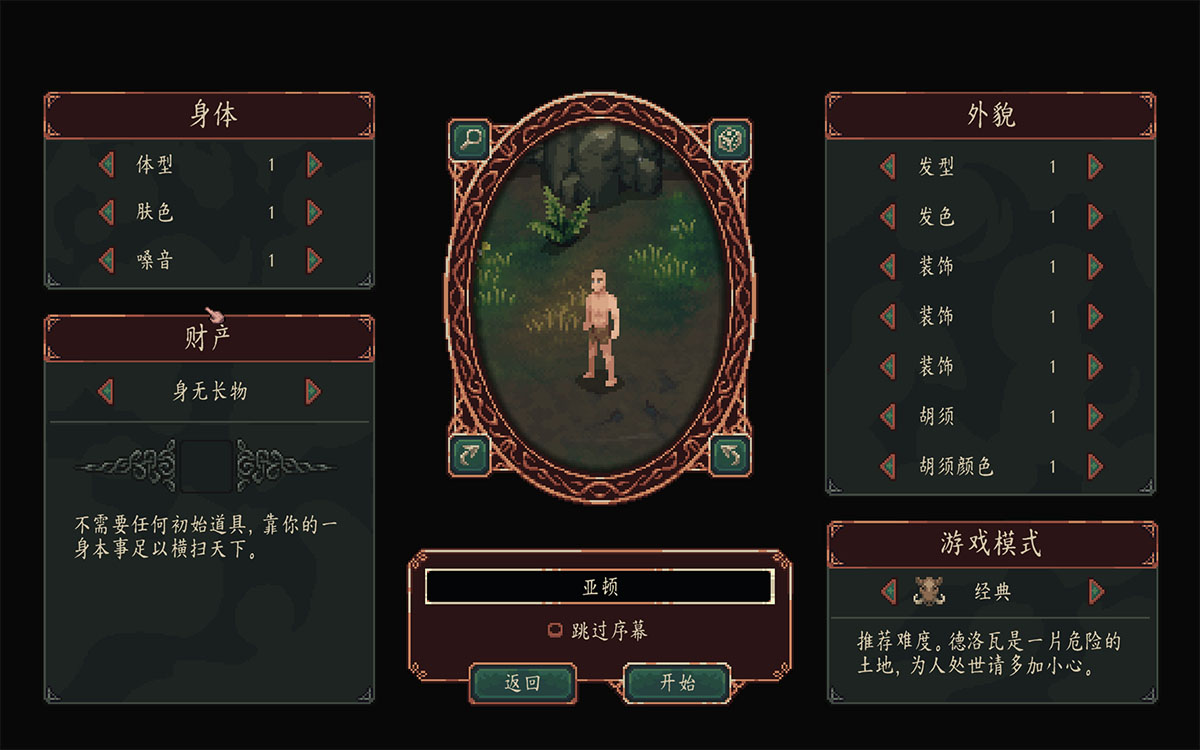Choose the next 体型 body type
Screen dimensions: 1200x750
[x=314, y=165]
